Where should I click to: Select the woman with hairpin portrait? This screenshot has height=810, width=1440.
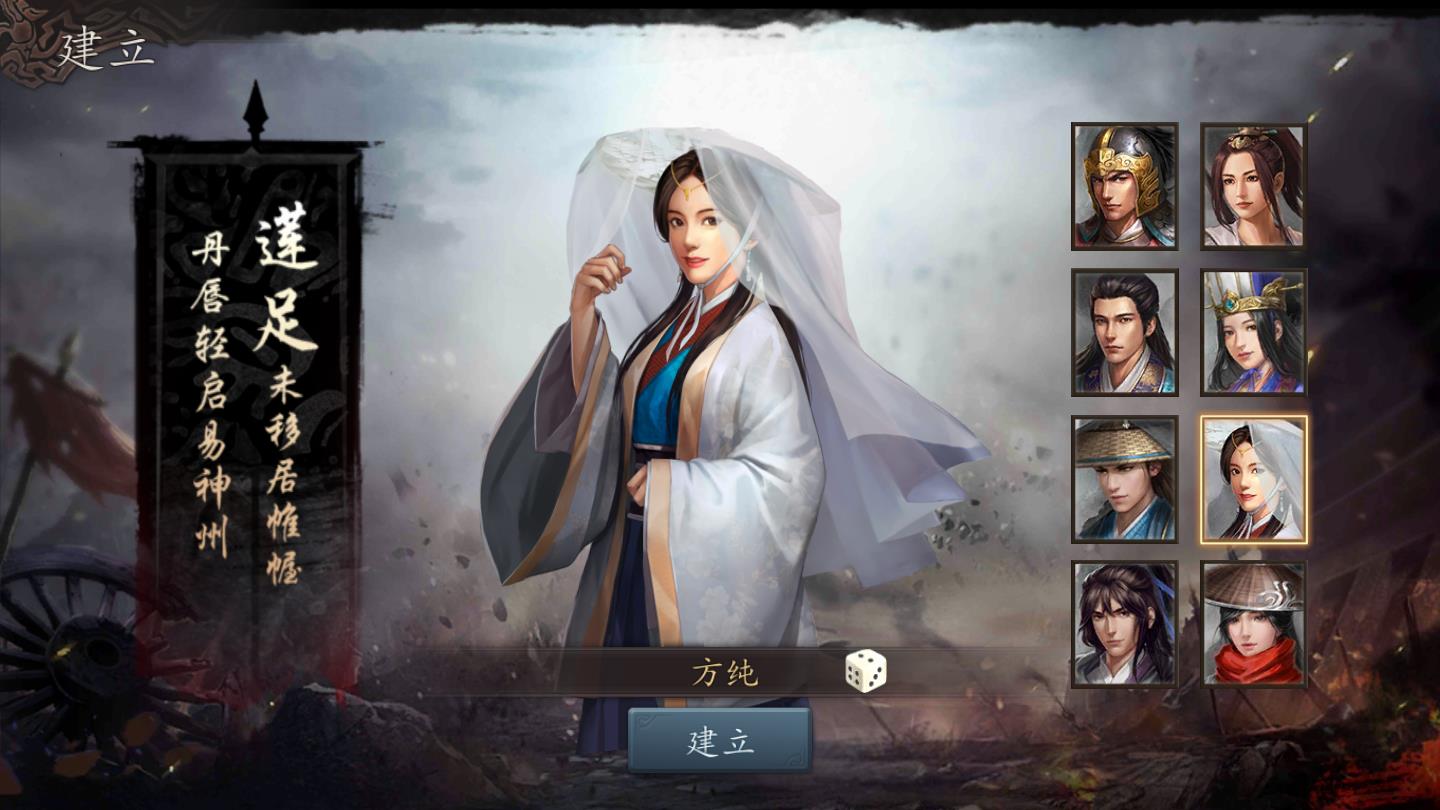[1253, 185]
